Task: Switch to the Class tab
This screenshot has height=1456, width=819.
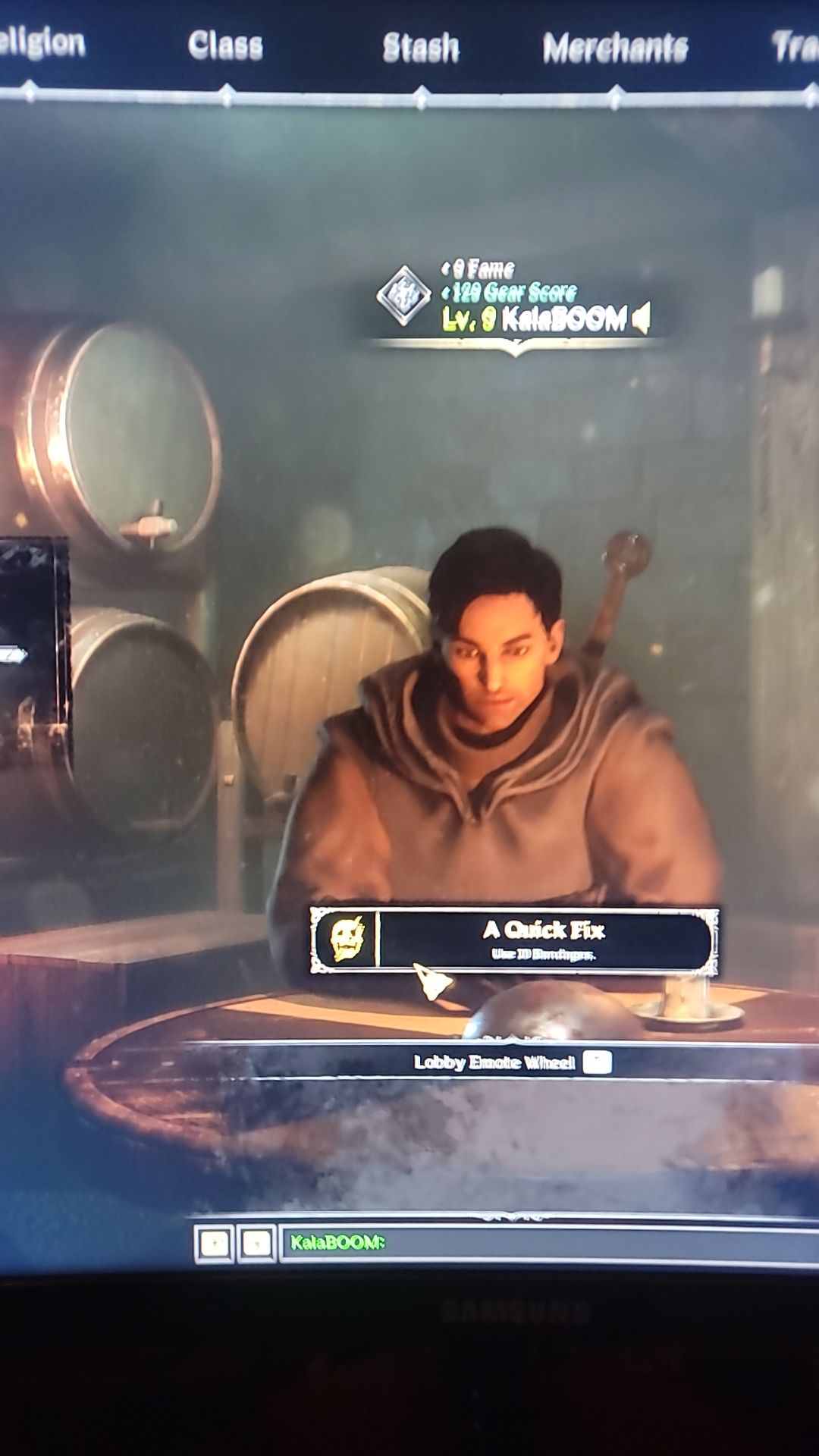Action: pyautogui.click(x=225, y=45)
